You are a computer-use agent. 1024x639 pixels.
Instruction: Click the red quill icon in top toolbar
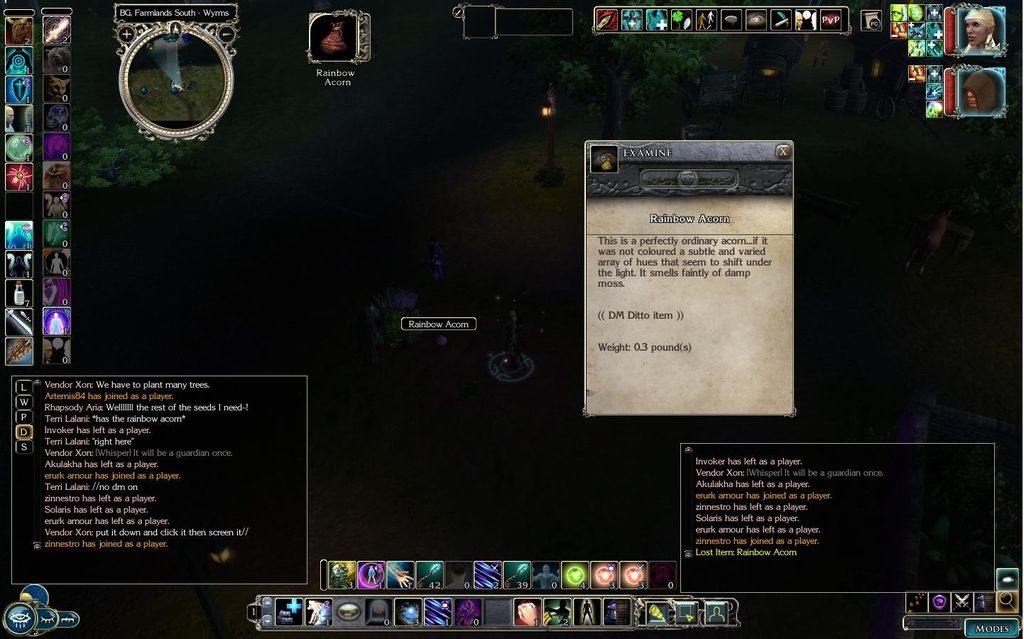point(607,20)
